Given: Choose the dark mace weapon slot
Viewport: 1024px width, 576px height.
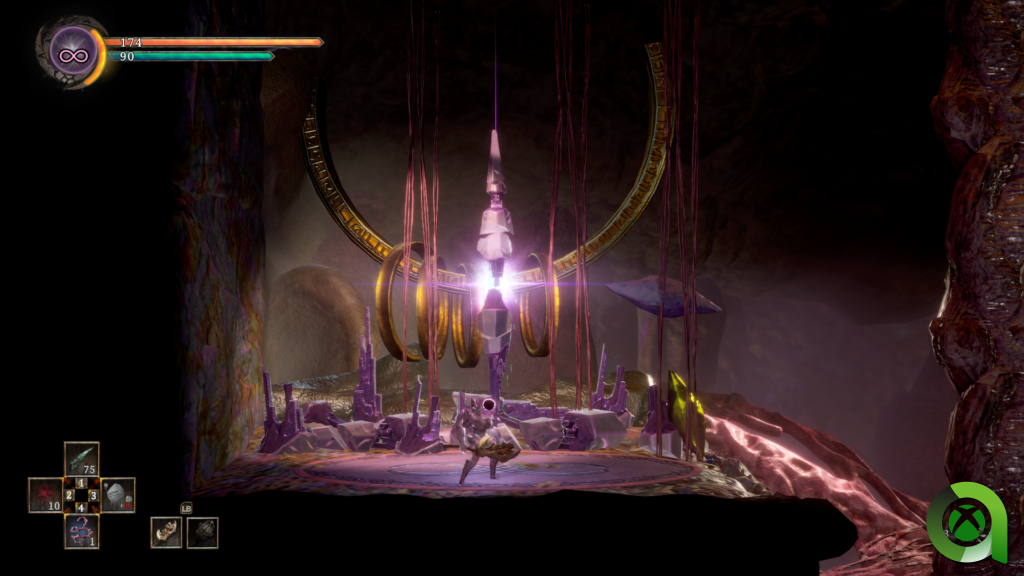Looking at the screenshot, I should (202, 532).
